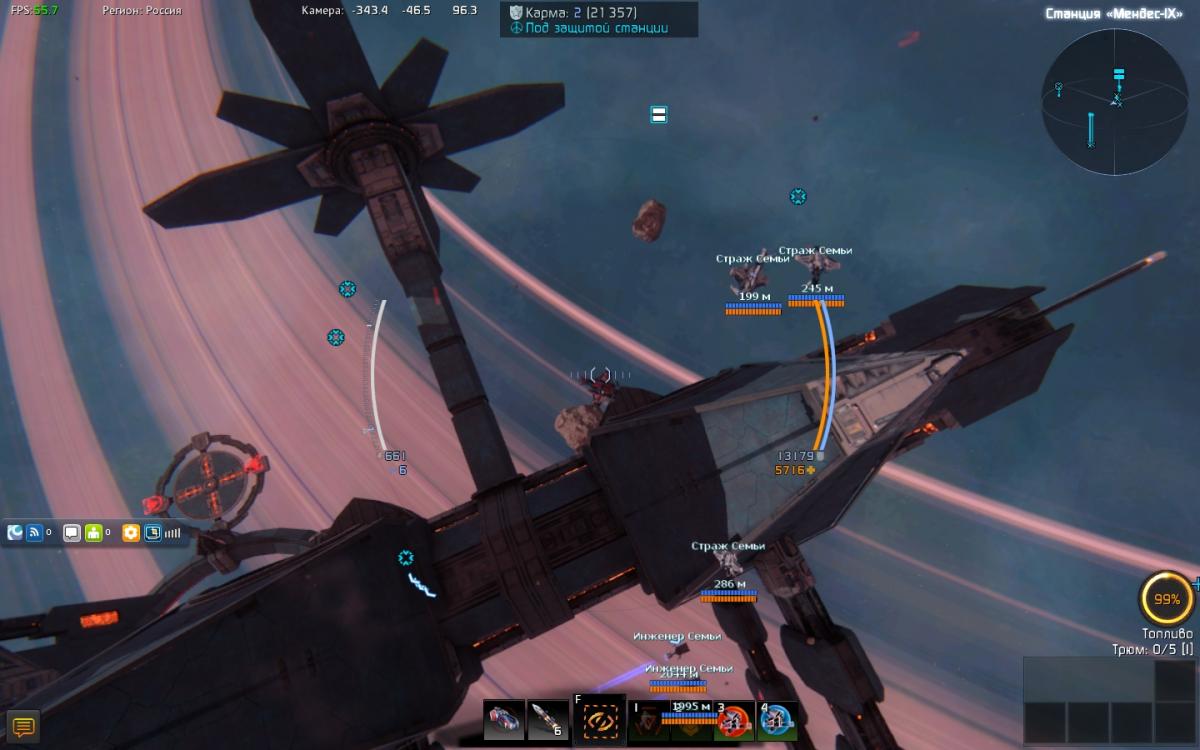Screen dimensions: 1200x750
Task: Activate the red module in slot 3
Action: point(734,721)
